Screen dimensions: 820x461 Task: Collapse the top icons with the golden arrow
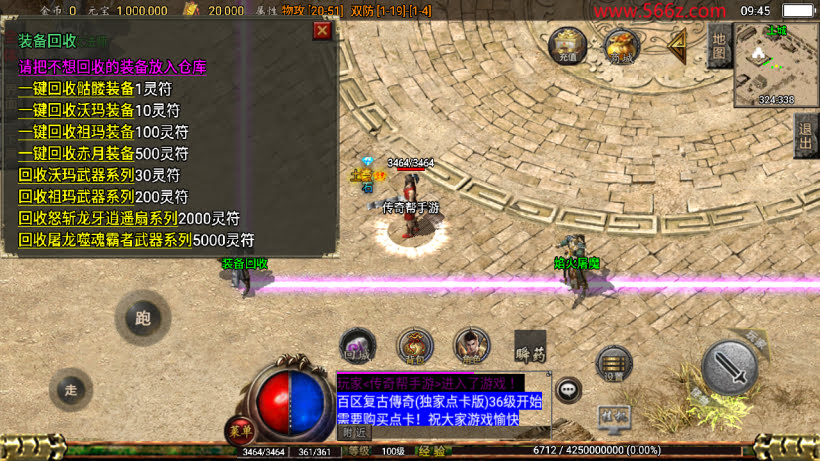[x=677, y=44]
